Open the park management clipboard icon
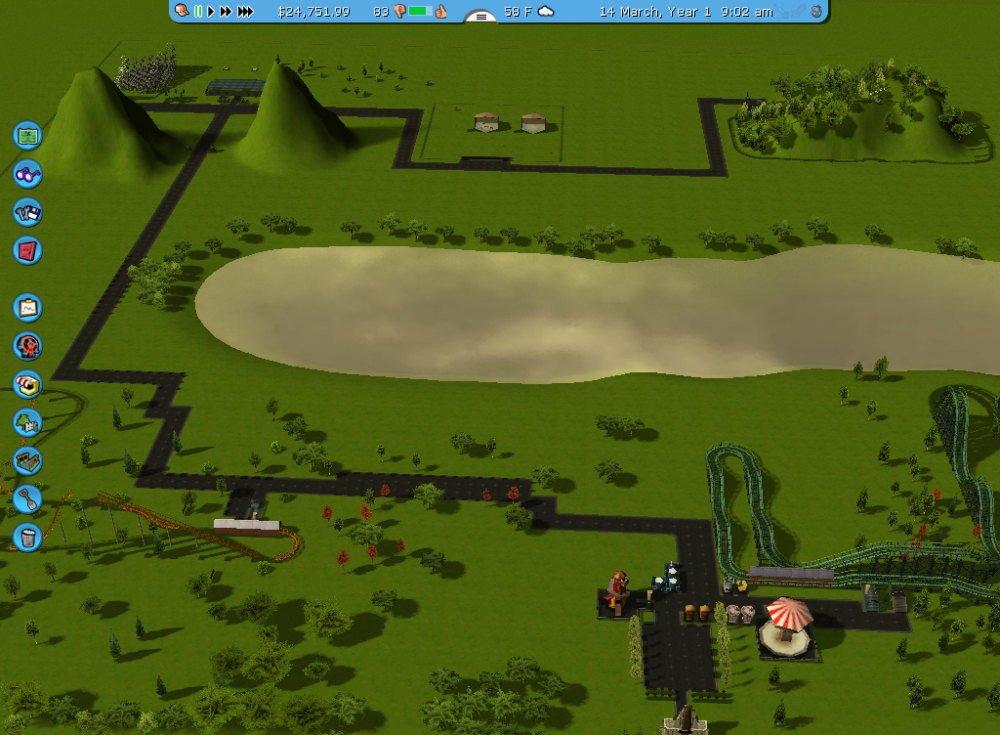This screenshot has width=1000, height=735. (27, 307)
